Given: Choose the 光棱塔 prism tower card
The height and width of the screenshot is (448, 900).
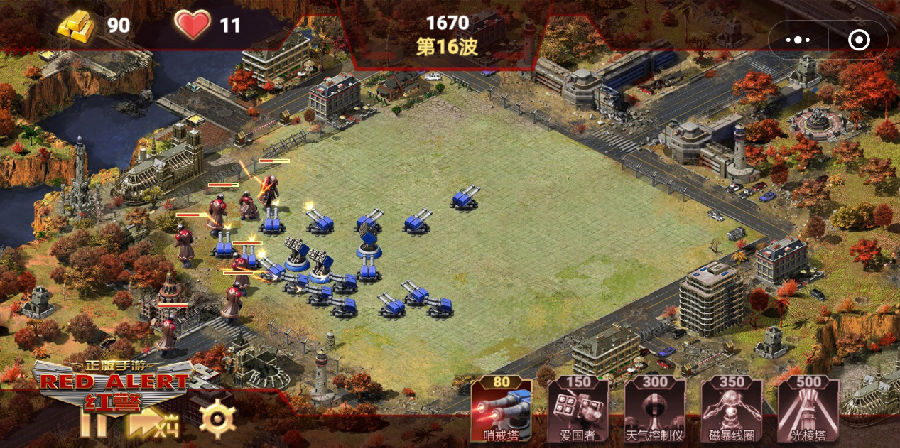Looking at the screenshot, I should 807,410.
